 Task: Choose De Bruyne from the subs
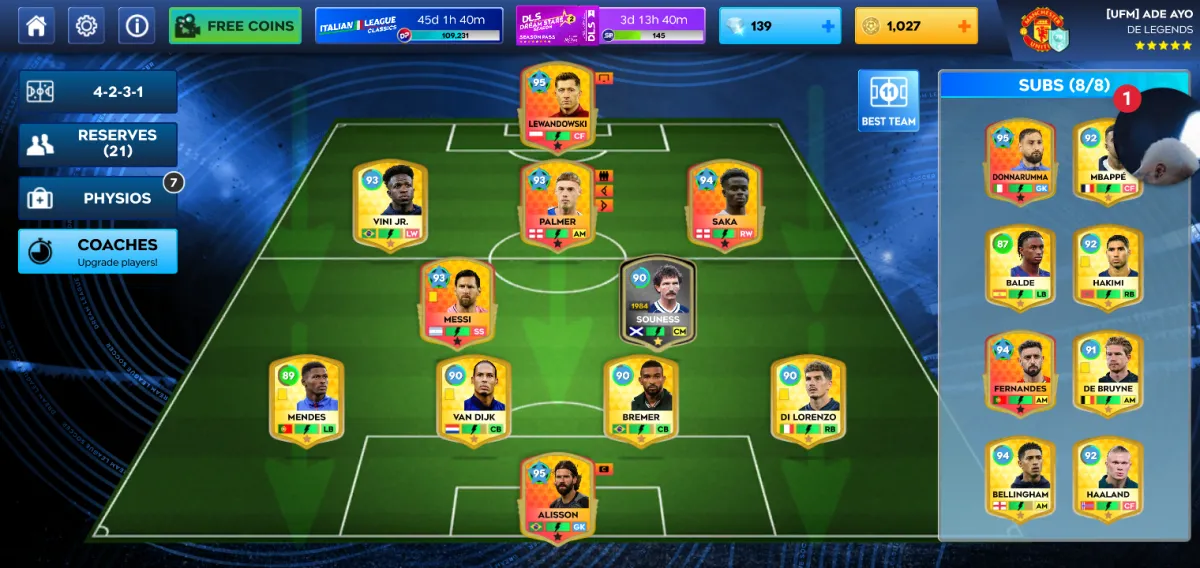click(1108, 372)
